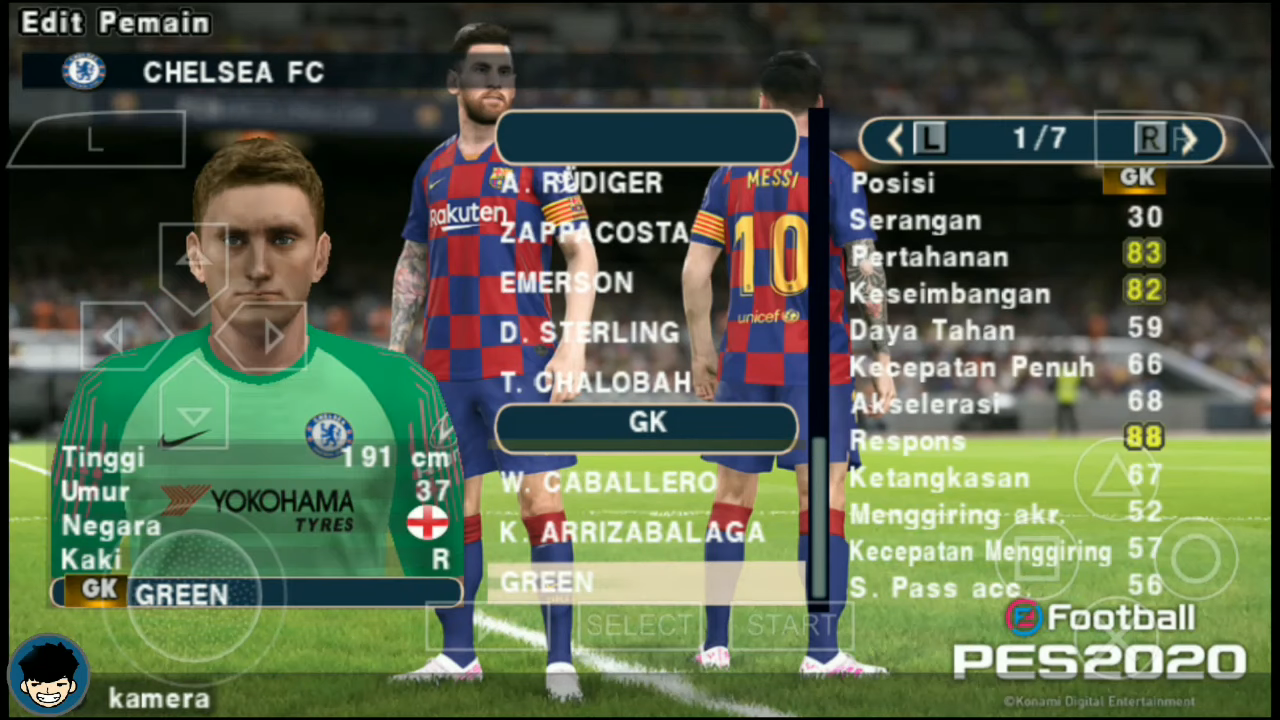Pick Emerson in the player list

tap(566, 283)
